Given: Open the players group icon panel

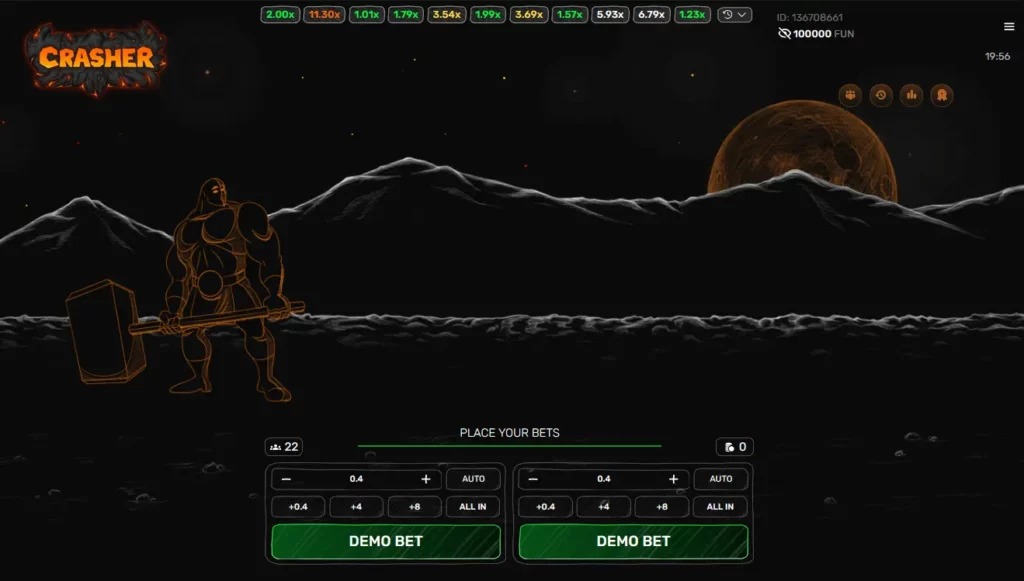Looking at the screenshot, I should tap(851, 95).
